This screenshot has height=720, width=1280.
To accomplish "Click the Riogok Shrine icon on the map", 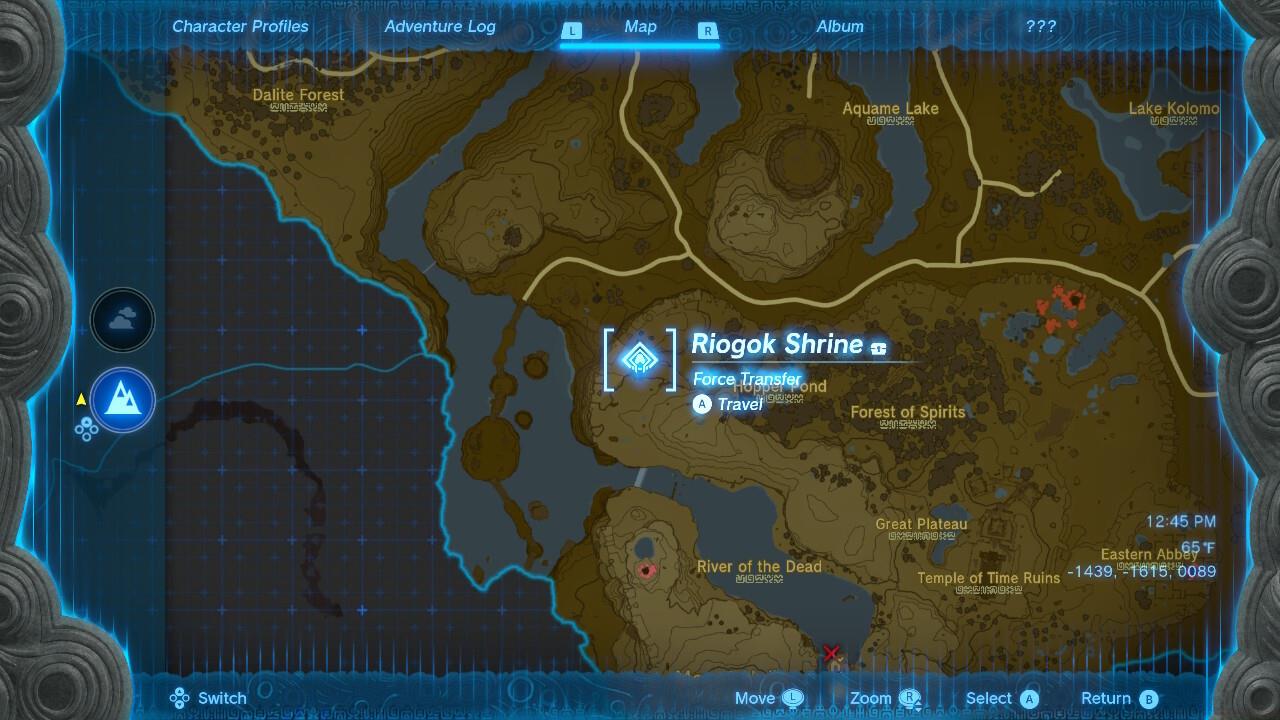I will point(641,361).
